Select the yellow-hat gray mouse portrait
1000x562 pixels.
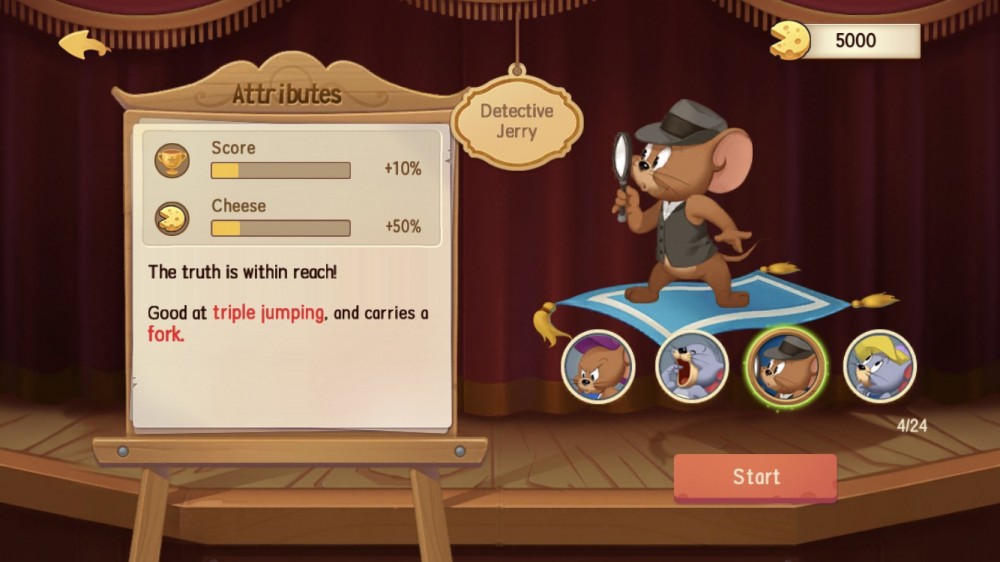tap(879, 367)
